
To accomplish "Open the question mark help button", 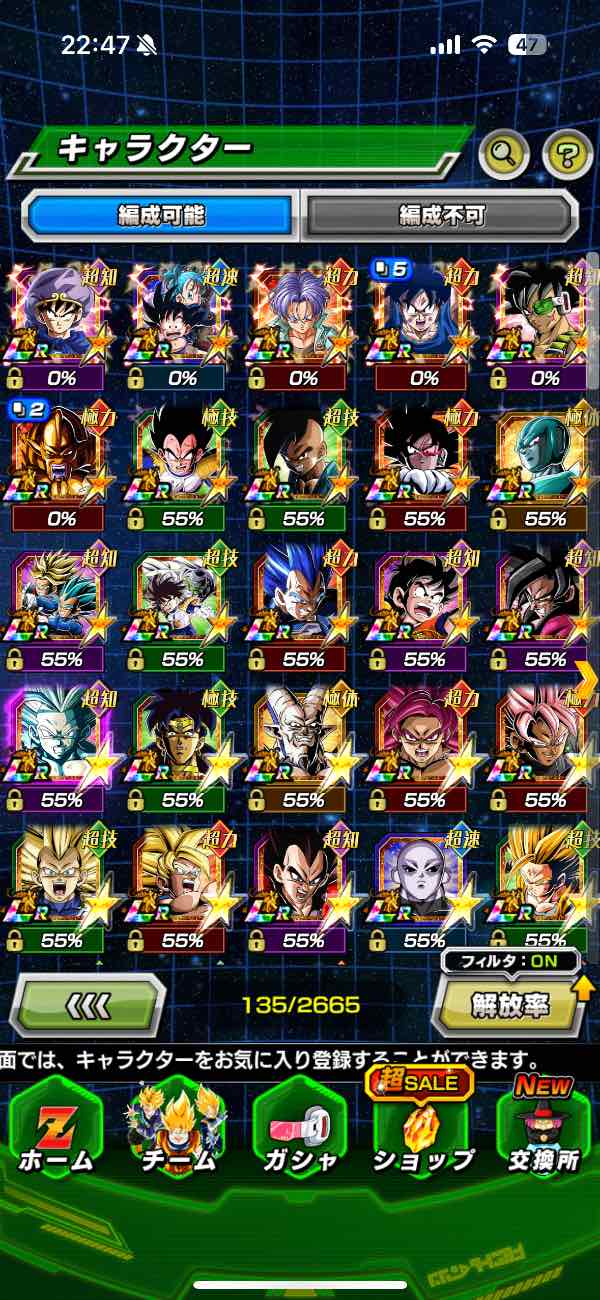I will [567, 153].
